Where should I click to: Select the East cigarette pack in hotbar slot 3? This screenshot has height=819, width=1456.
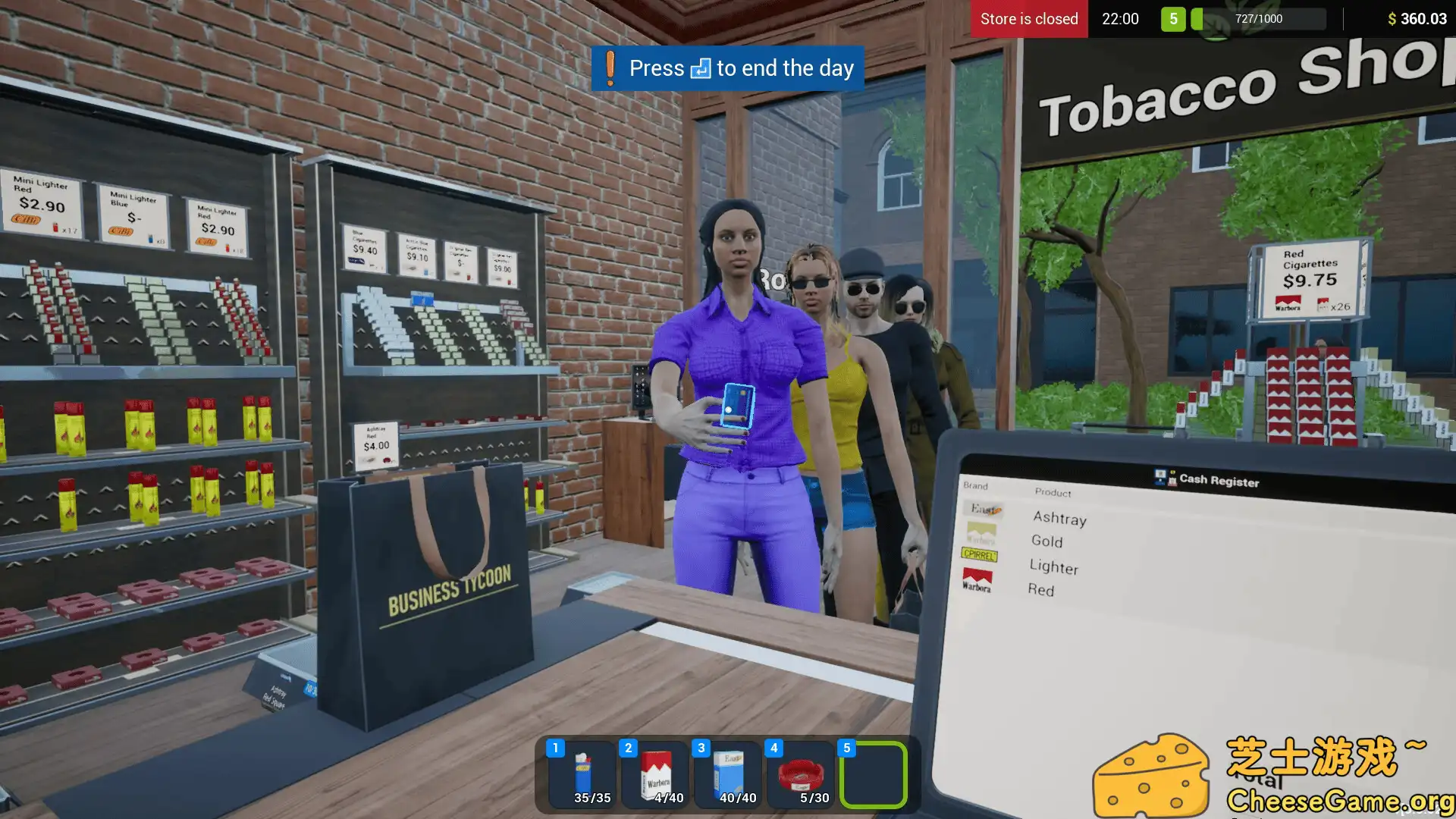click(727, 773)
